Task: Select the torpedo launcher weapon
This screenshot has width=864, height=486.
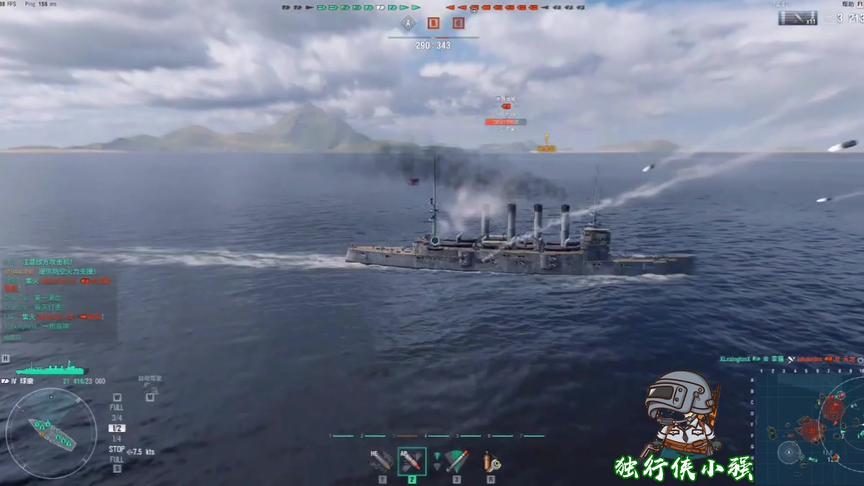Action: (x=456, y=461)
